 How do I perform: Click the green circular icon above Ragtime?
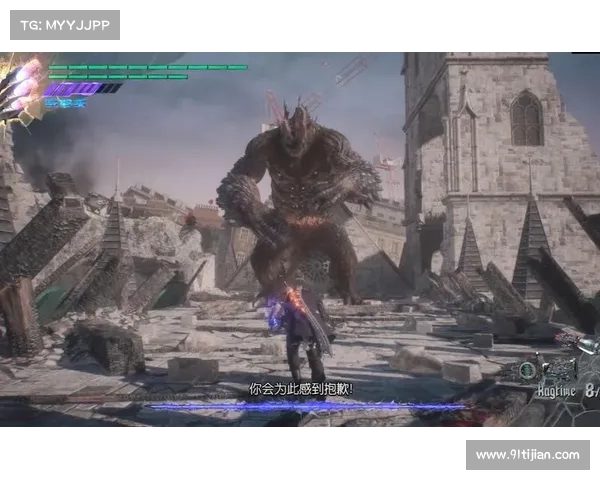(x=527, y=370)
